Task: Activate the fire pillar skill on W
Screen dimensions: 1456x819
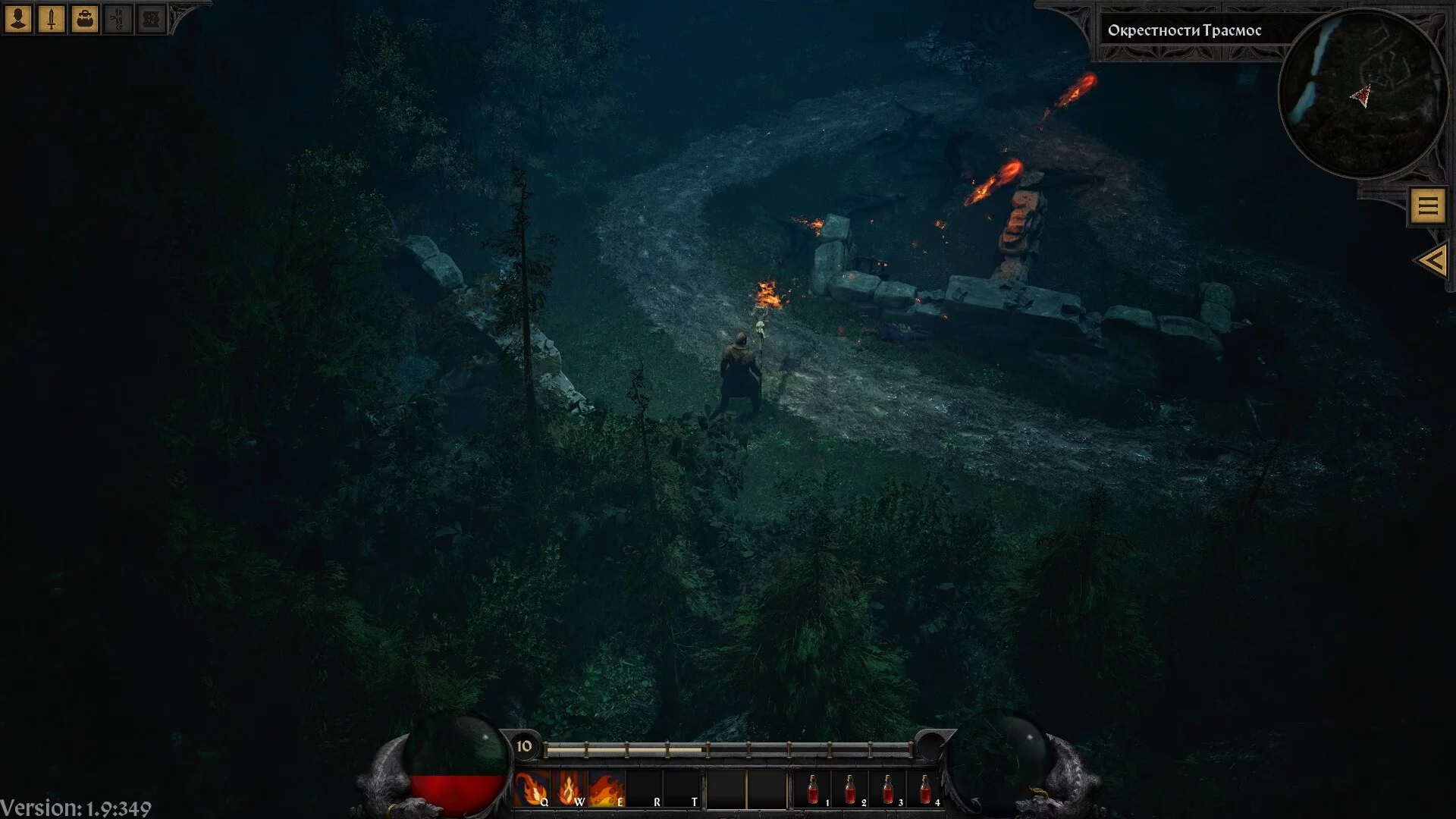Action: tap(570, 790)
